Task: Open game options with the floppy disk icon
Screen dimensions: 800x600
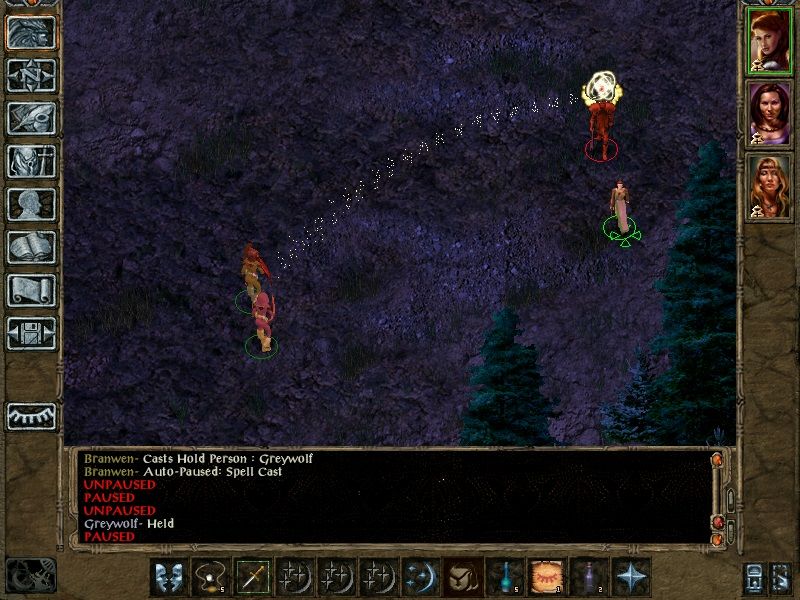Action: 31,333
